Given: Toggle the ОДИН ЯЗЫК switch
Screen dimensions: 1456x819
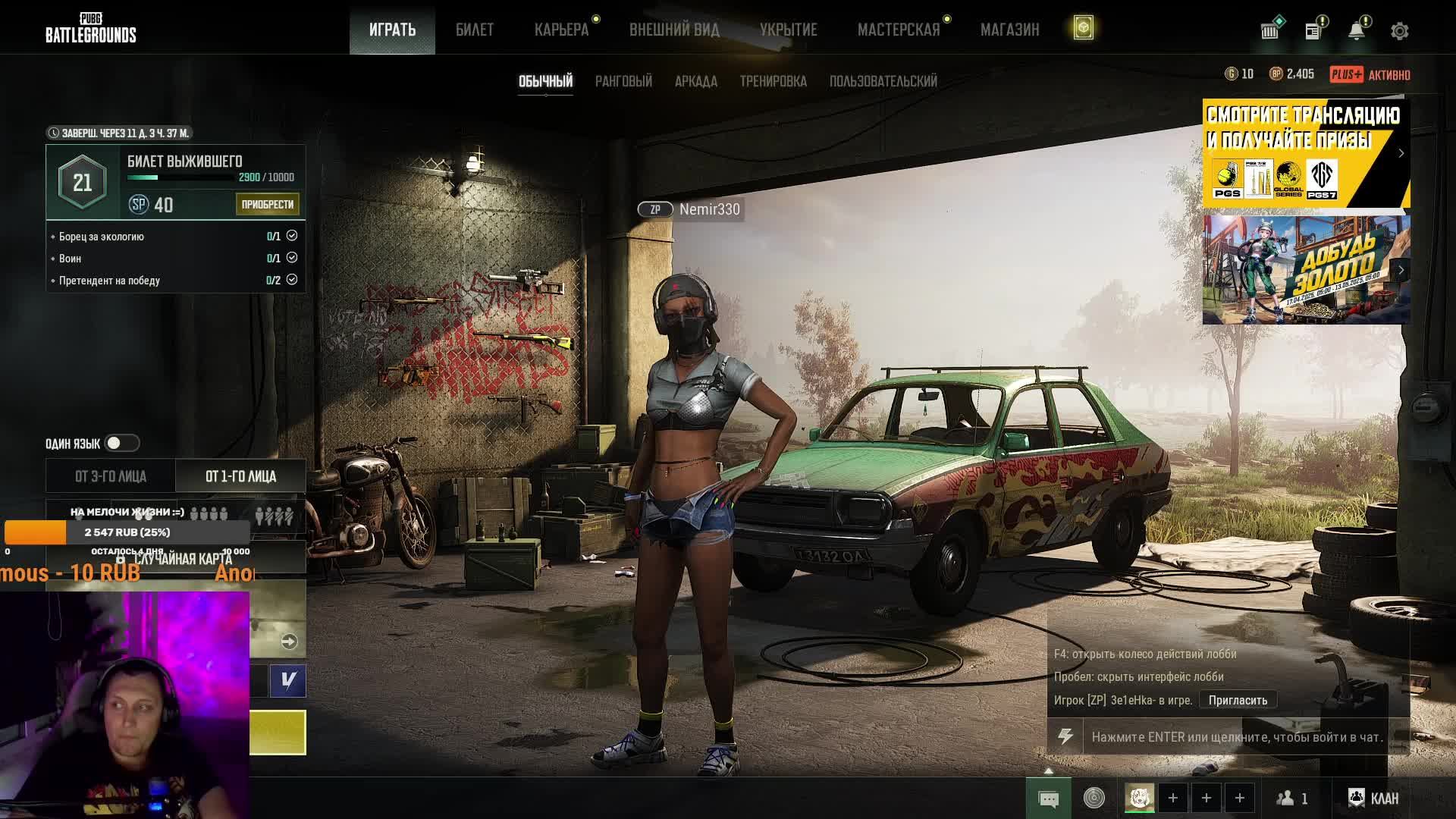Looking at the screenshot, I should coord(121,443).
